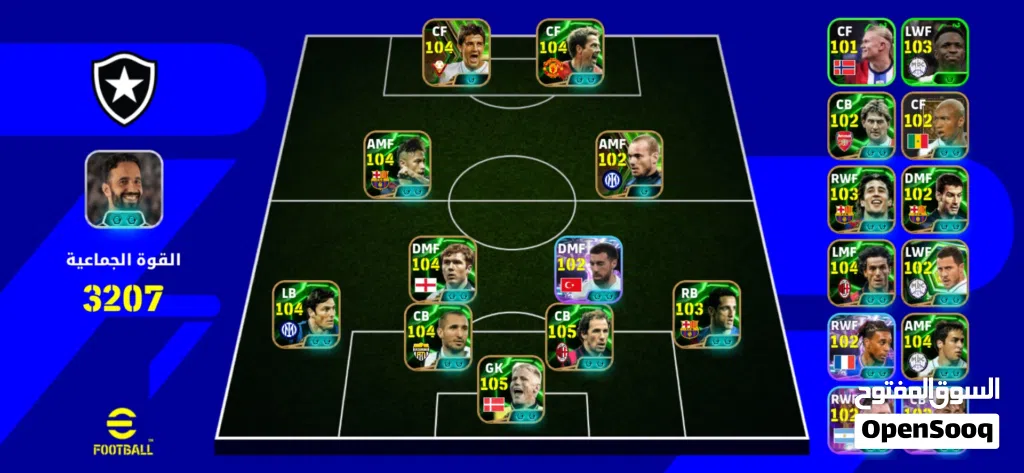Screen dimensions: 1024x473
Task: Pick the AMF 102 Inter card
Action: point(629,164)
